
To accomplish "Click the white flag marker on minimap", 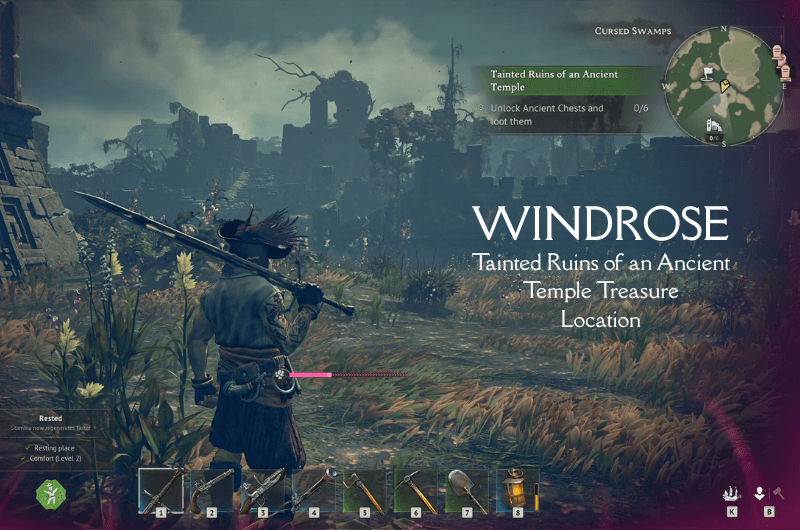I will (x=707, y=72).
